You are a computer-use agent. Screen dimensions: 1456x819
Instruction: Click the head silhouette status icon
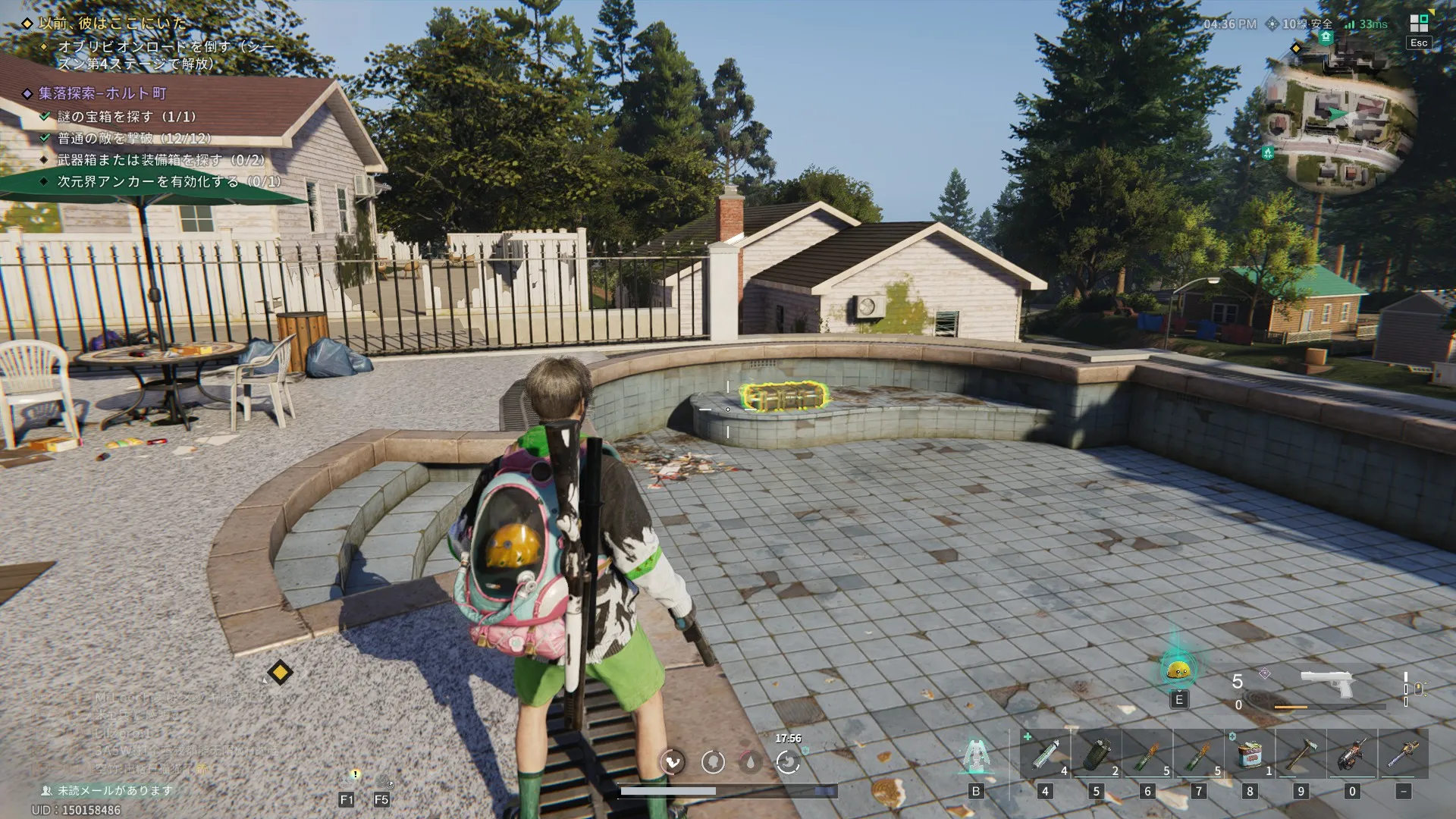point(713,761)
